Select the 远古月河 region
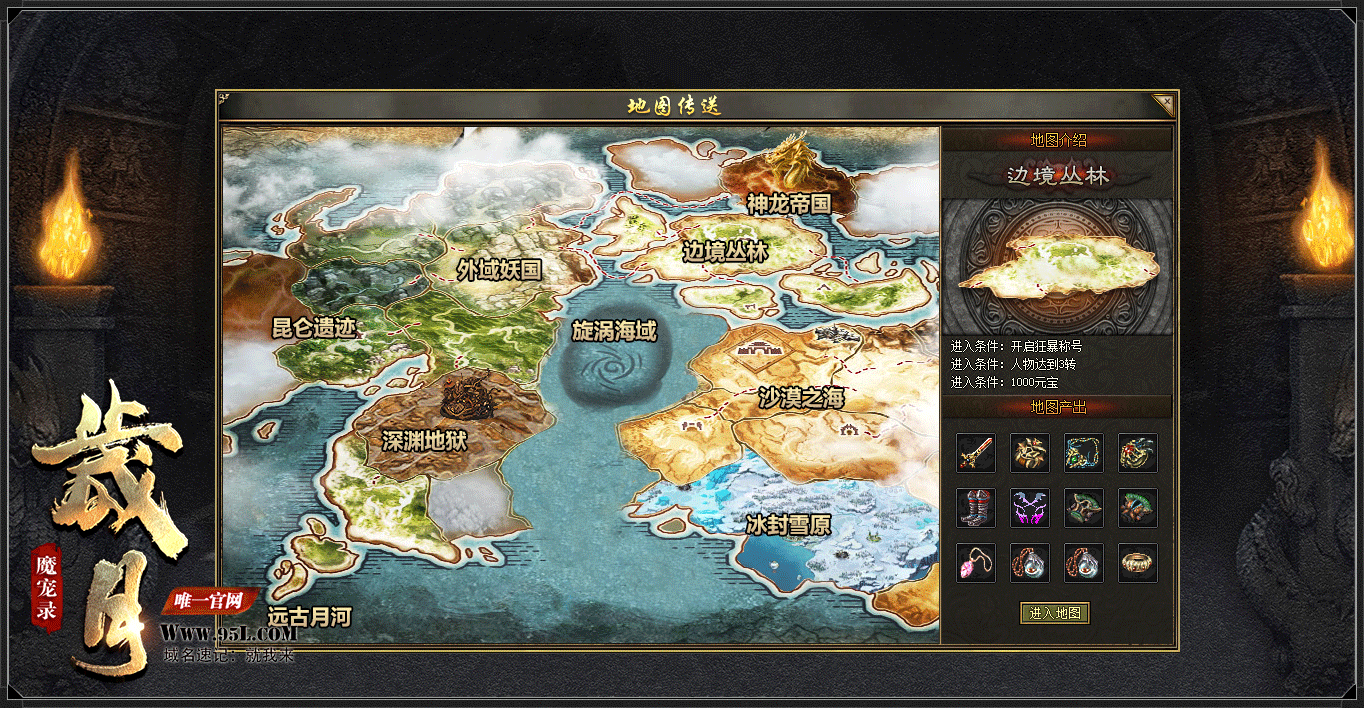The image size is (1364, 708). 309,617
